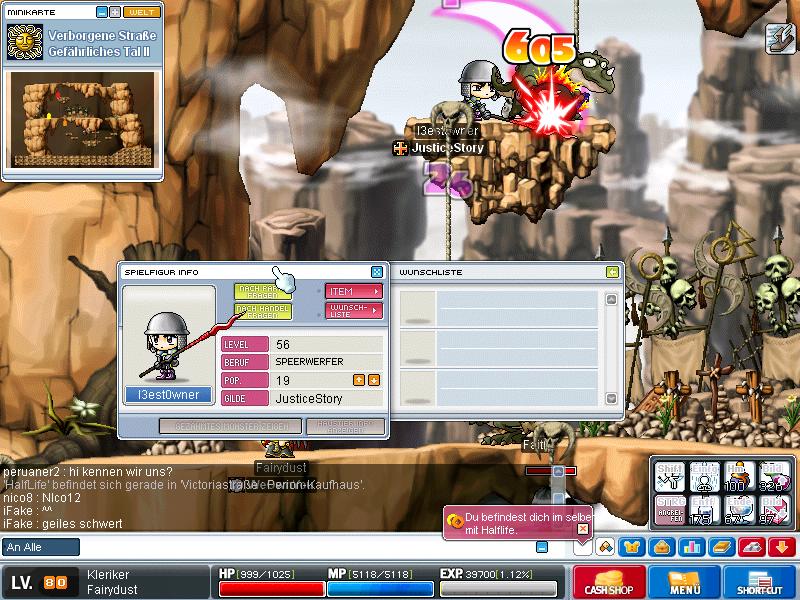This screenshot has height=600, width=800.
Task: Open the ITEM view of l3est0wner
Action: click(355, 291)
